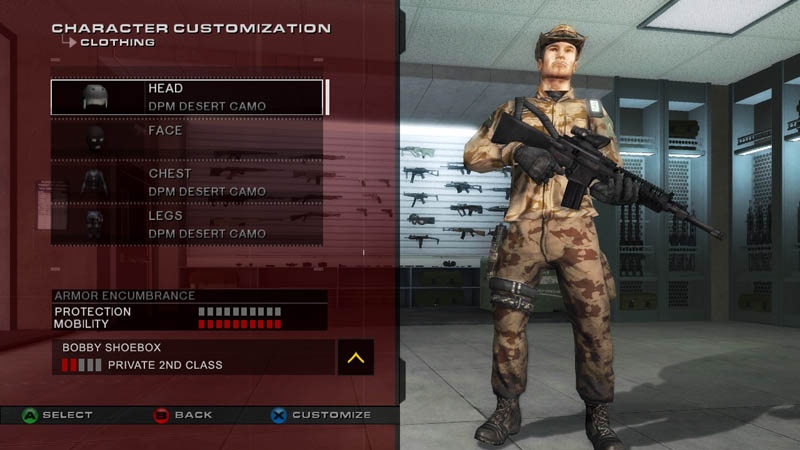Select the Legs clothing slot

(x=187, y=225)
